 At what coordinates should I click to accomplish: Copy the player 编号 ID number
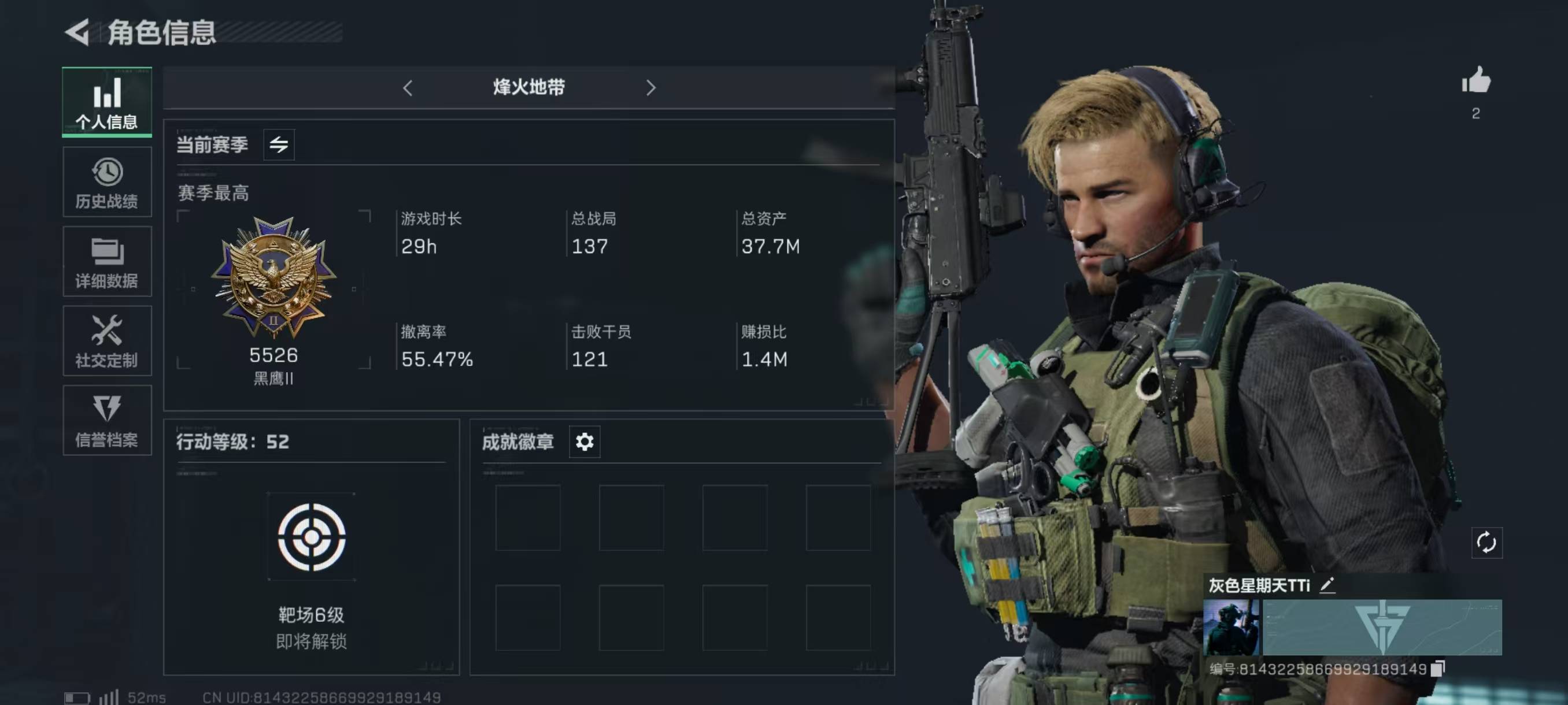click(1437, 669)
